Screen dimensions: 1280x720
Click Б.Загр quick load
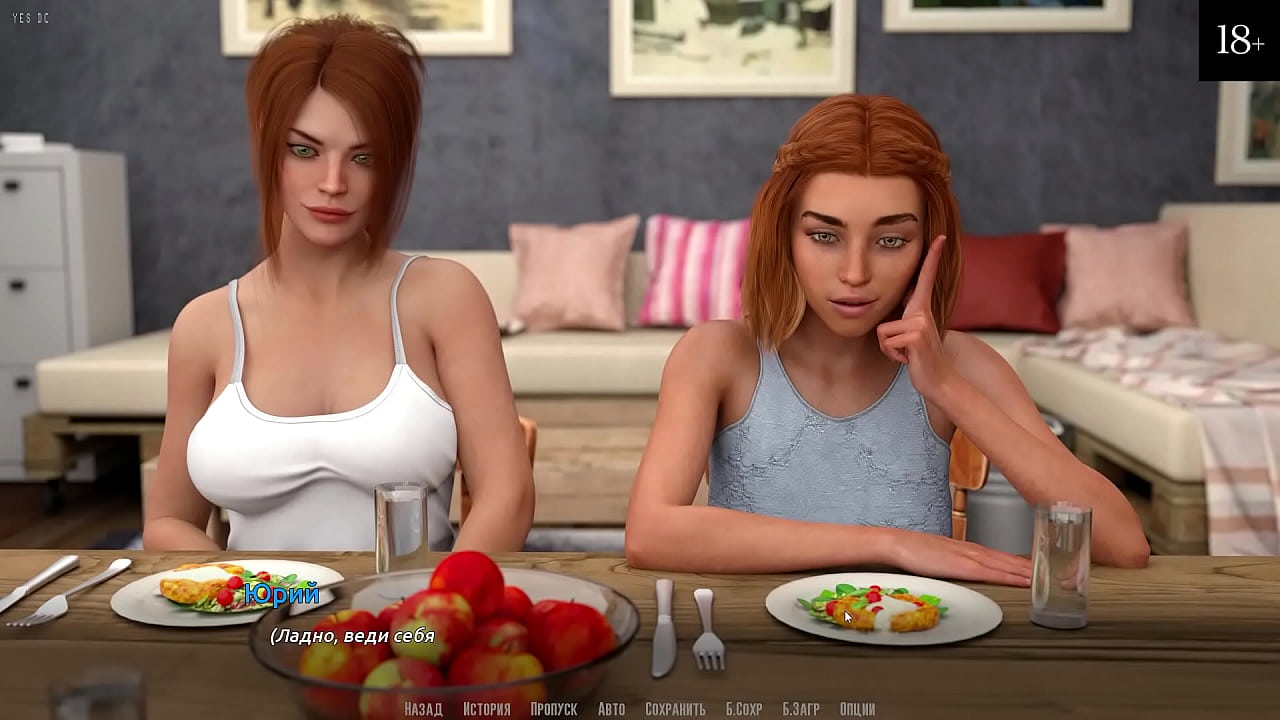[800, 709]
